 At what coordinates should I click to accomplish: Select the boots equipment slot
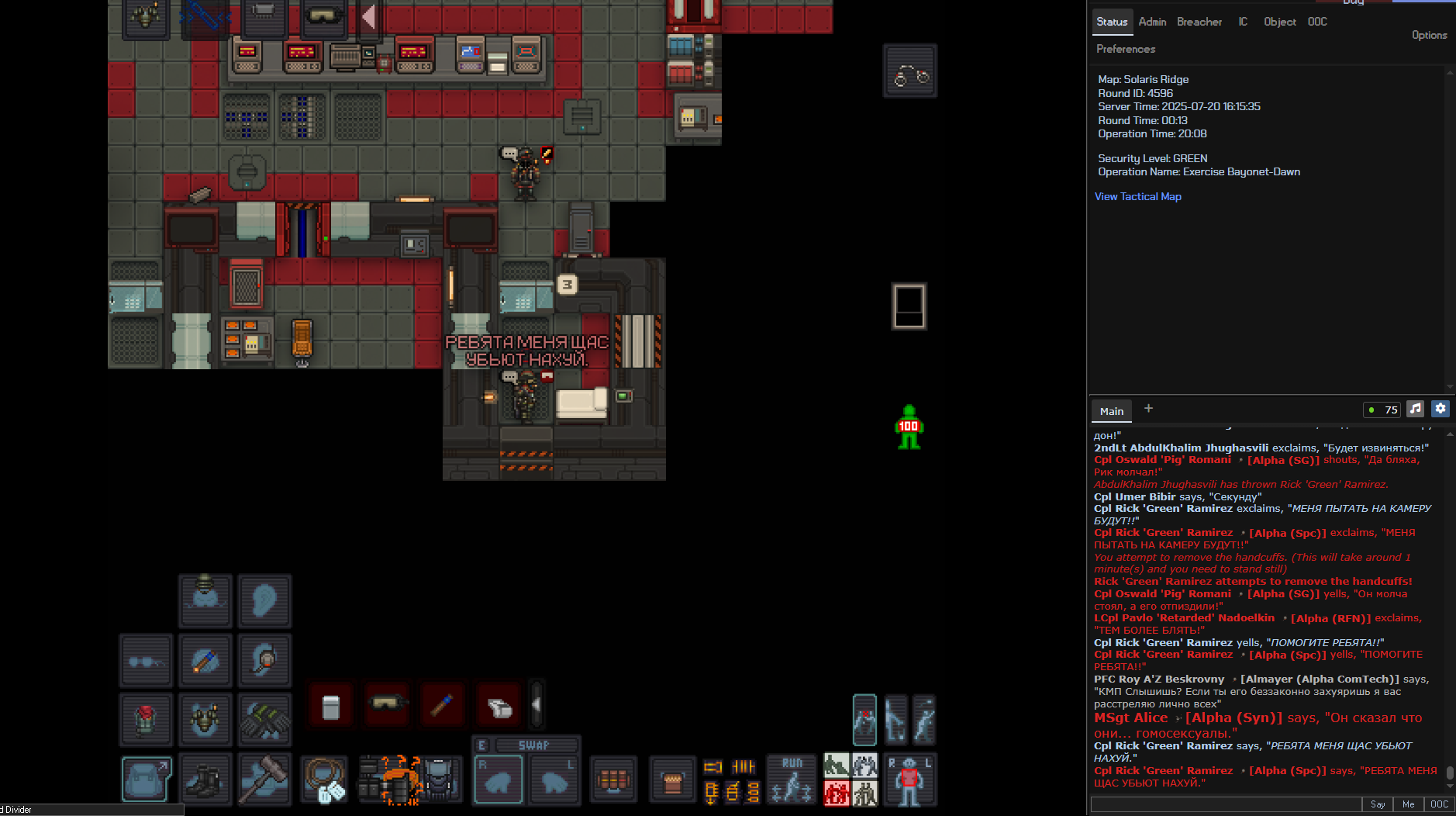pyautogui.click(x=205, y=779)
